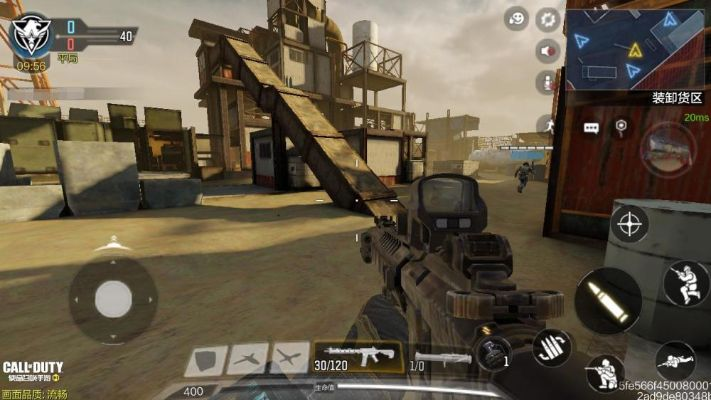This screenshot has height=400, width=711.
Task: Tap the map ping marker icon
Action: pos(621,127)
